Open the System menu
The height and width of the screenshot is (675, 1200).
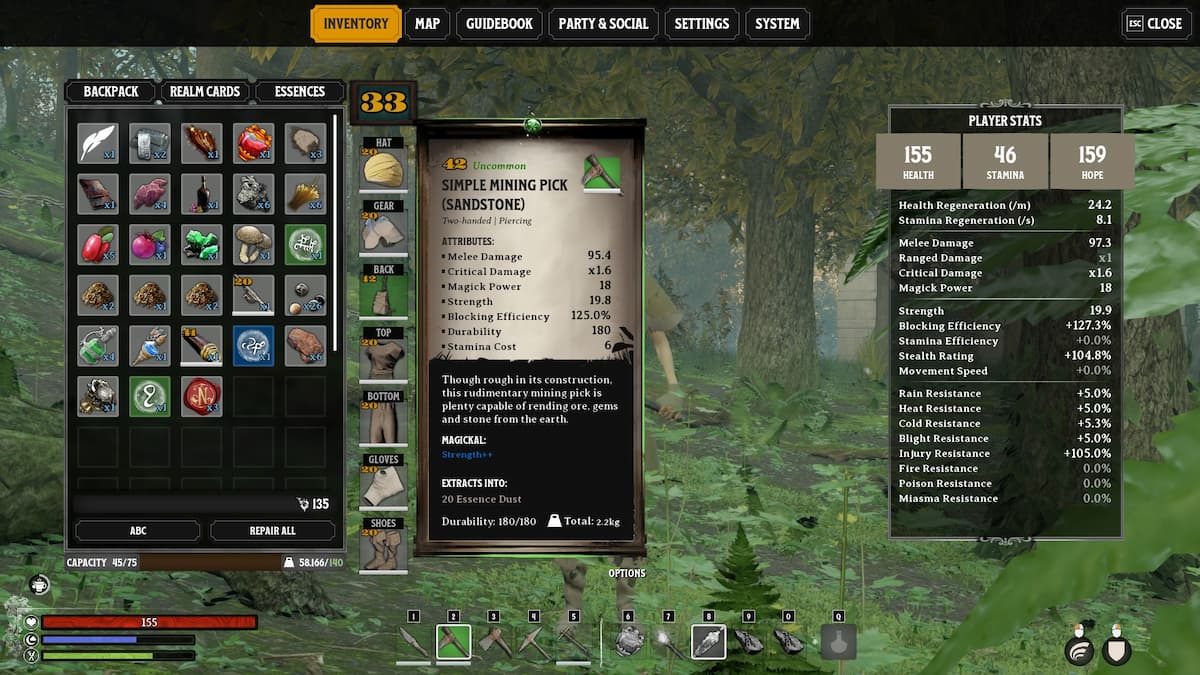[x=777, y=24]
